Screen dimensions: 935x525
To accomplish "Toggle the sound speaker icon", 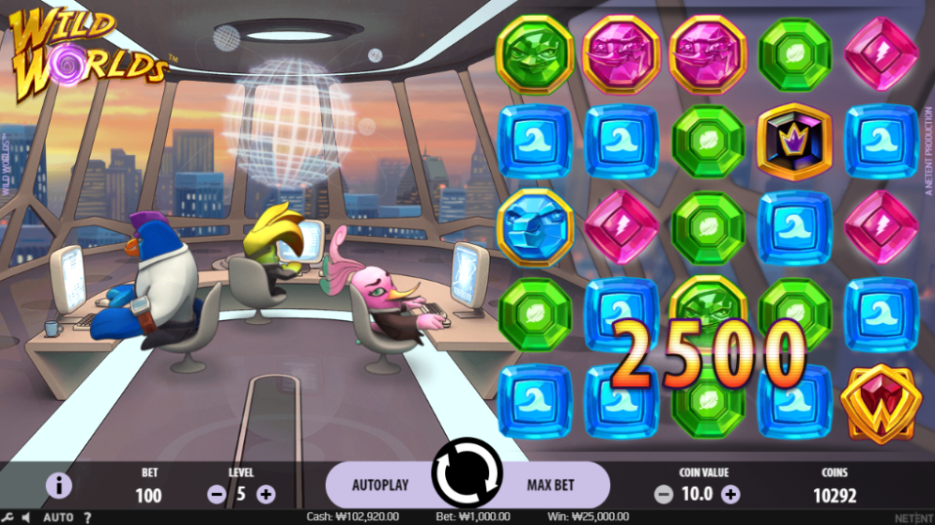I will 27,517.
